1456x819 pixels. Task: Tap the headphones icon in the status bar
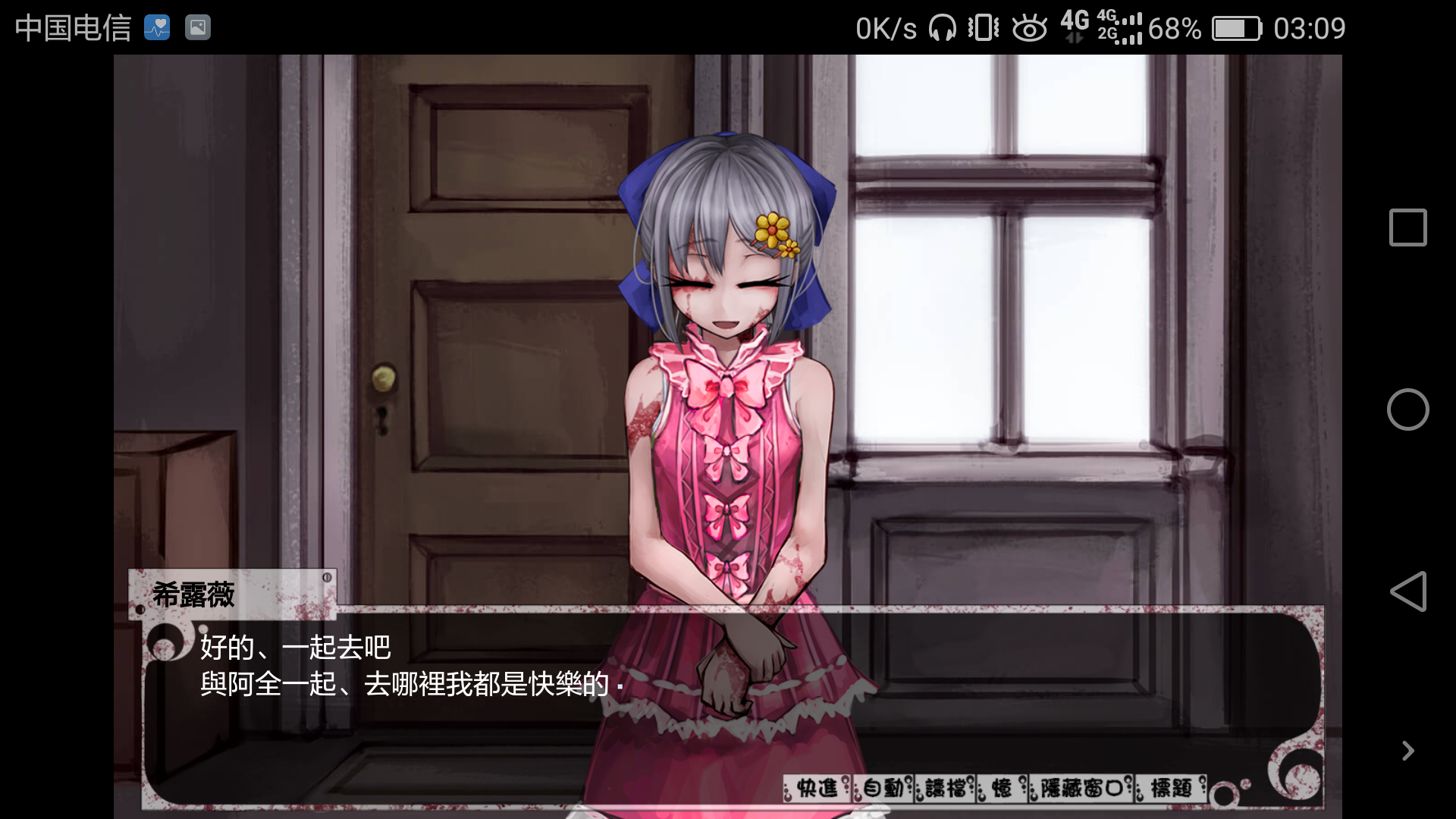pos(940,28)
